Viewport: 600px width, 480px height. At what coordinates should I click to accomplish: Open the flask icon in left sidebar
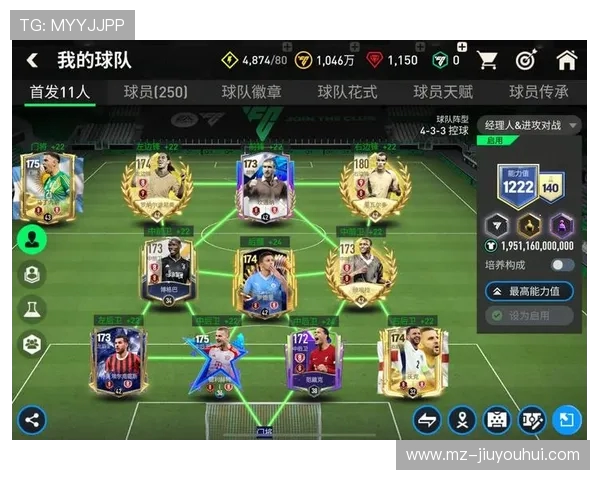click(x=32, y=309)
